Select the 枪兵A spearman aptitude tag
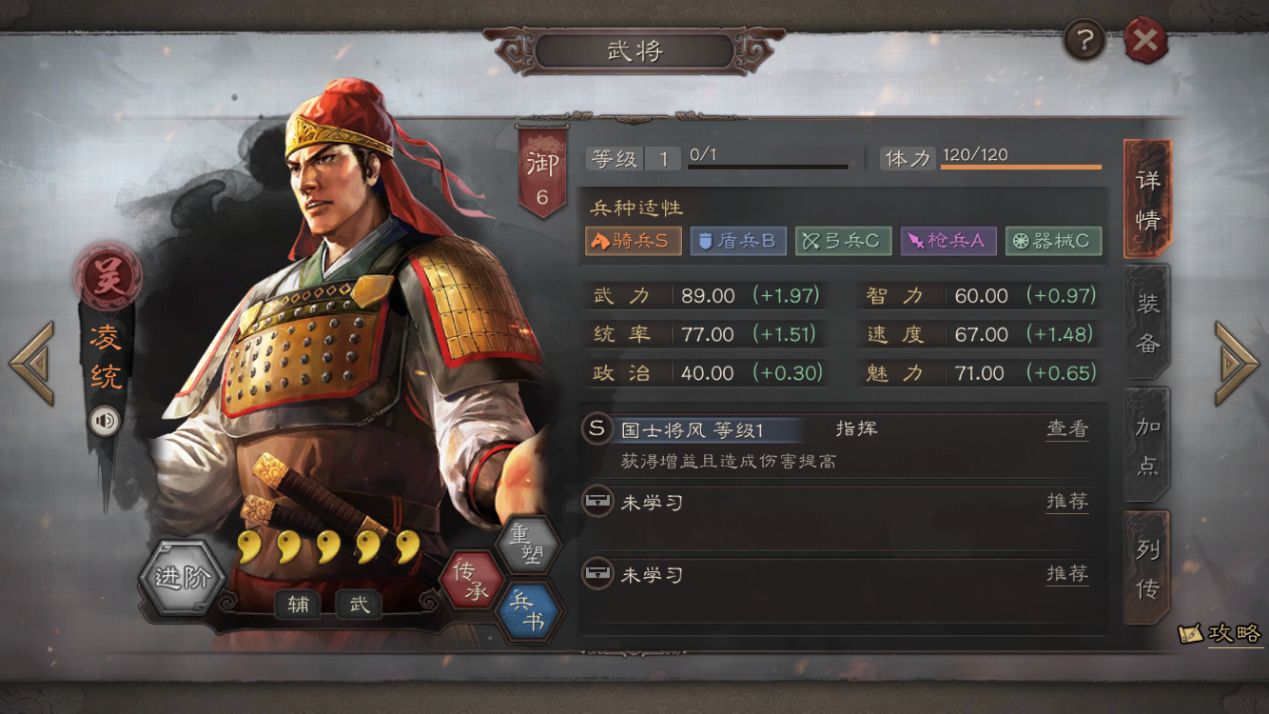Image resolution: width=1269 pixels, height=714 pixels. [x=948, y=241]
